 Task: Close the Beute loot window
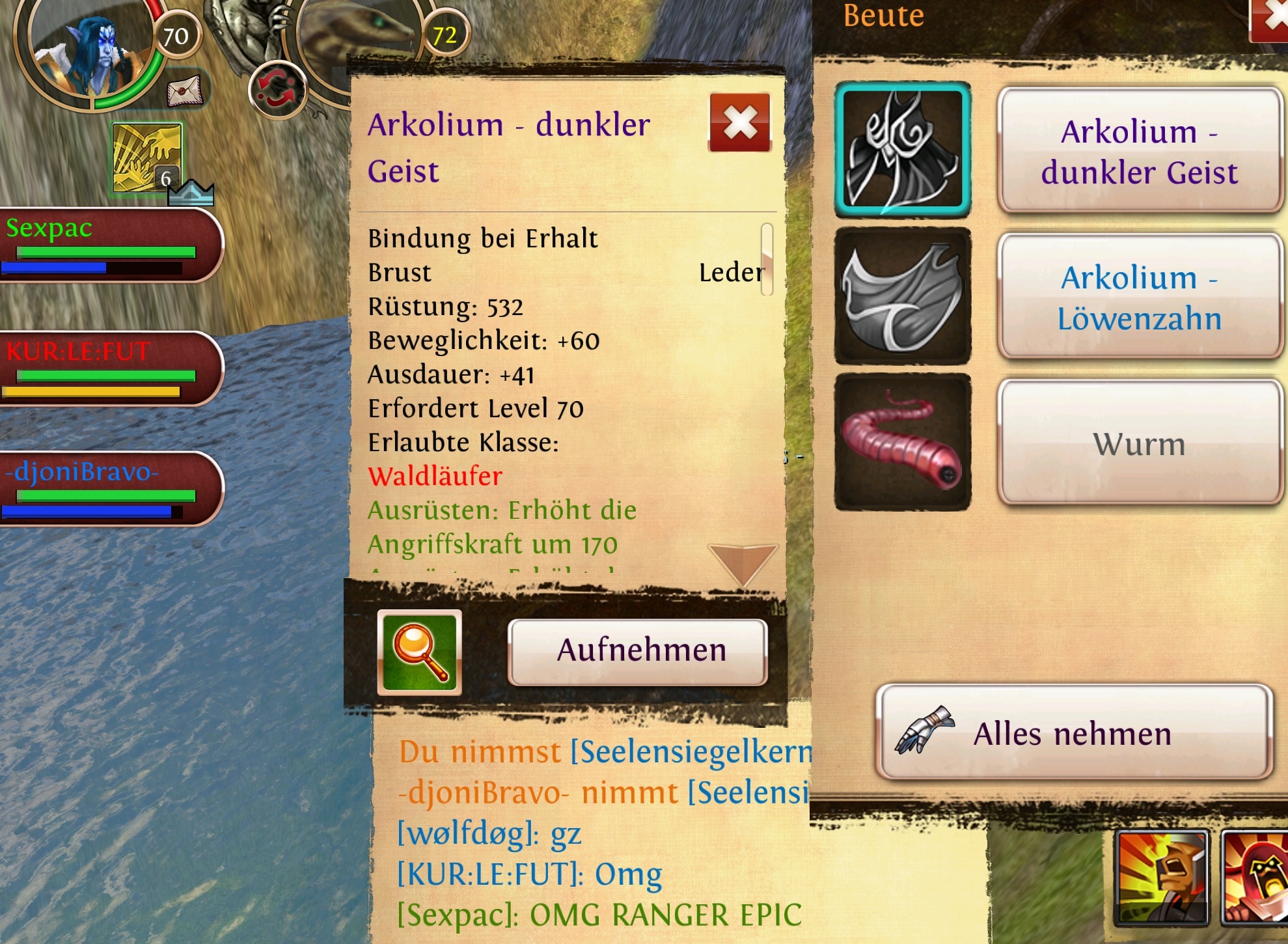click(1270, 20)
